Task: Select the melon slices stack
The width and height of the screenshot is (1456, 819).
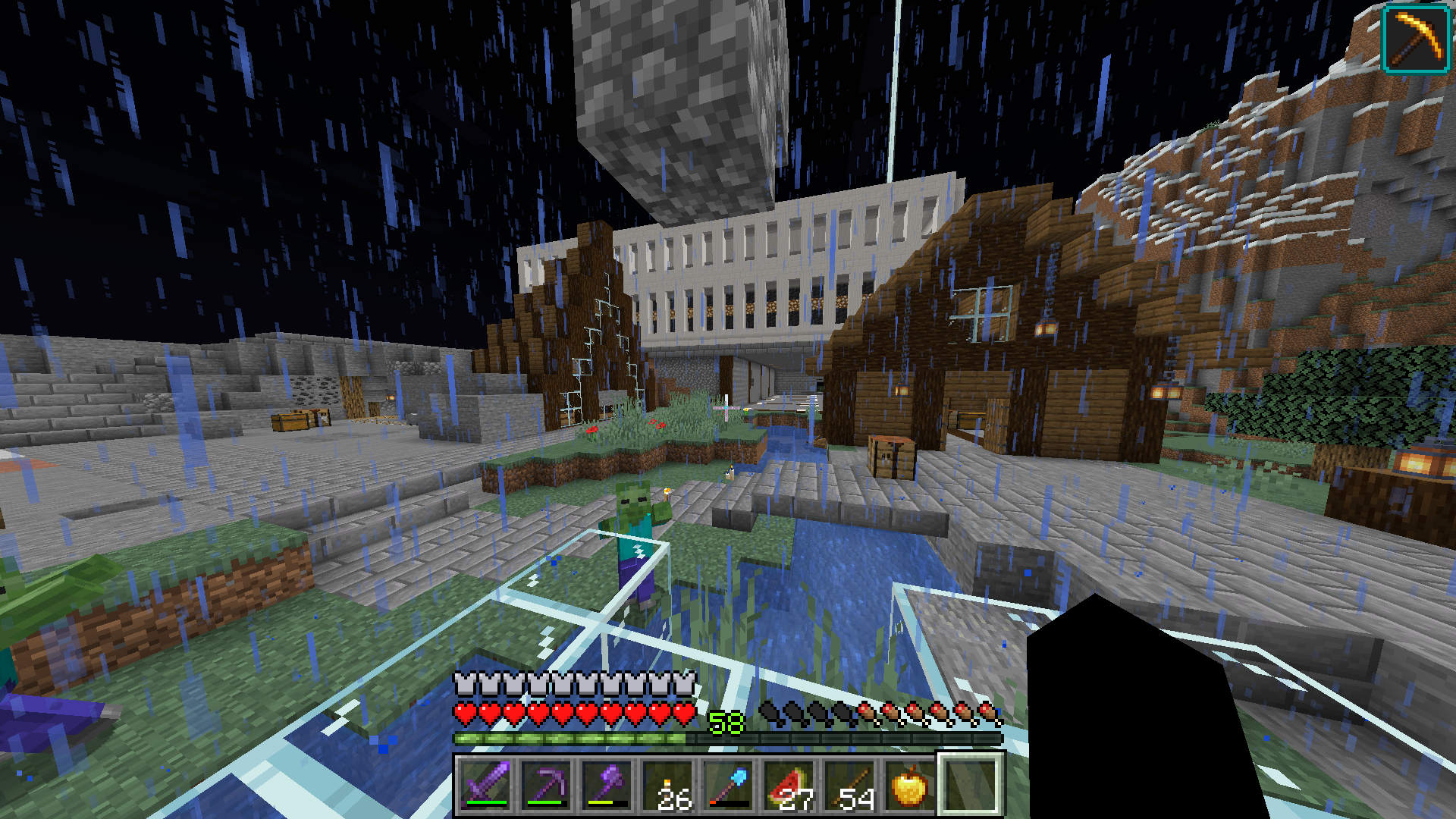Action: pos(789,785)
